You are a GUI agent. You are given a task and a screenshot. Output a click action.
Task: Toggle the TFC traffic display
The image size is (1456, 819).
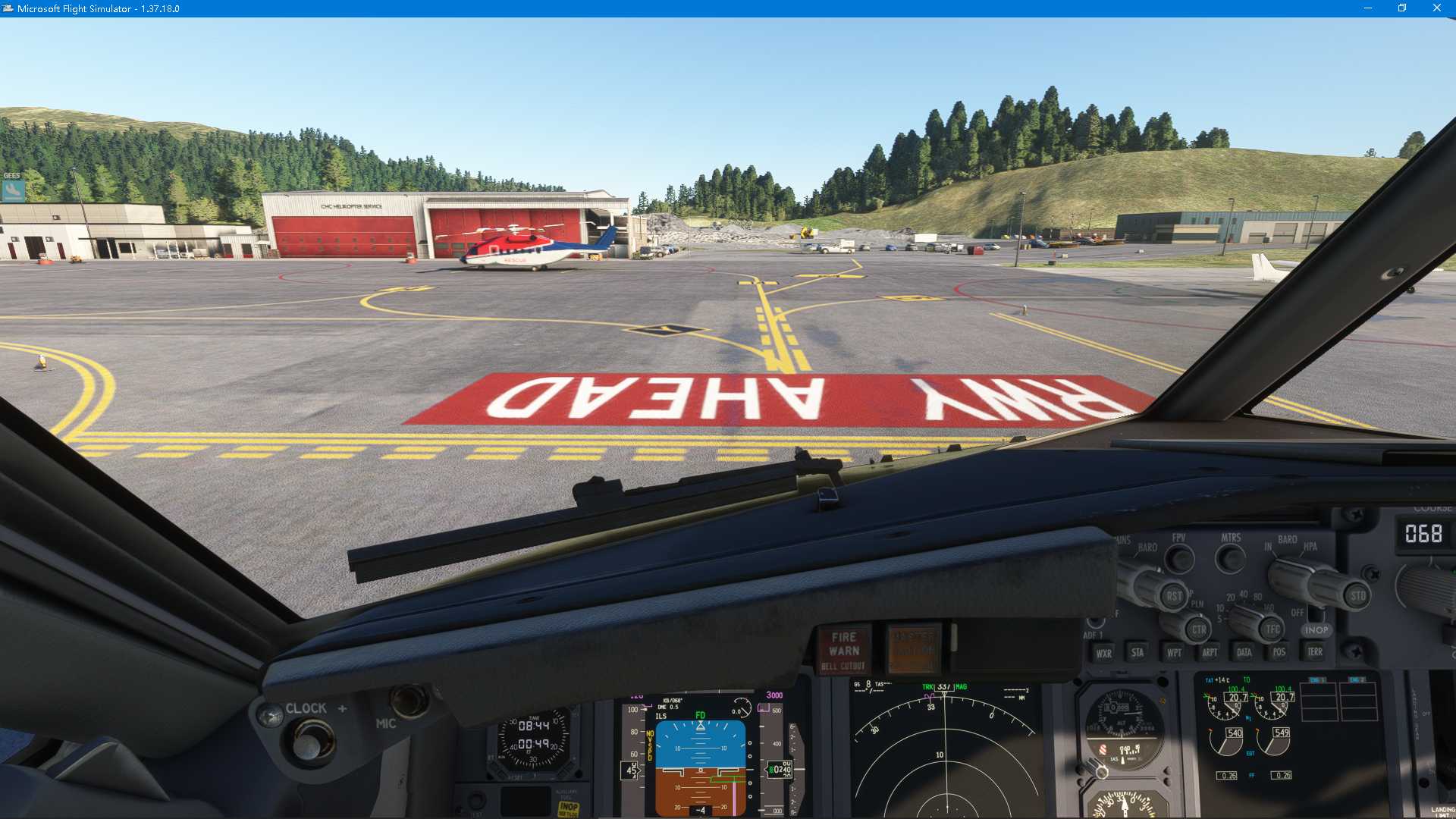click(1272, 628)
